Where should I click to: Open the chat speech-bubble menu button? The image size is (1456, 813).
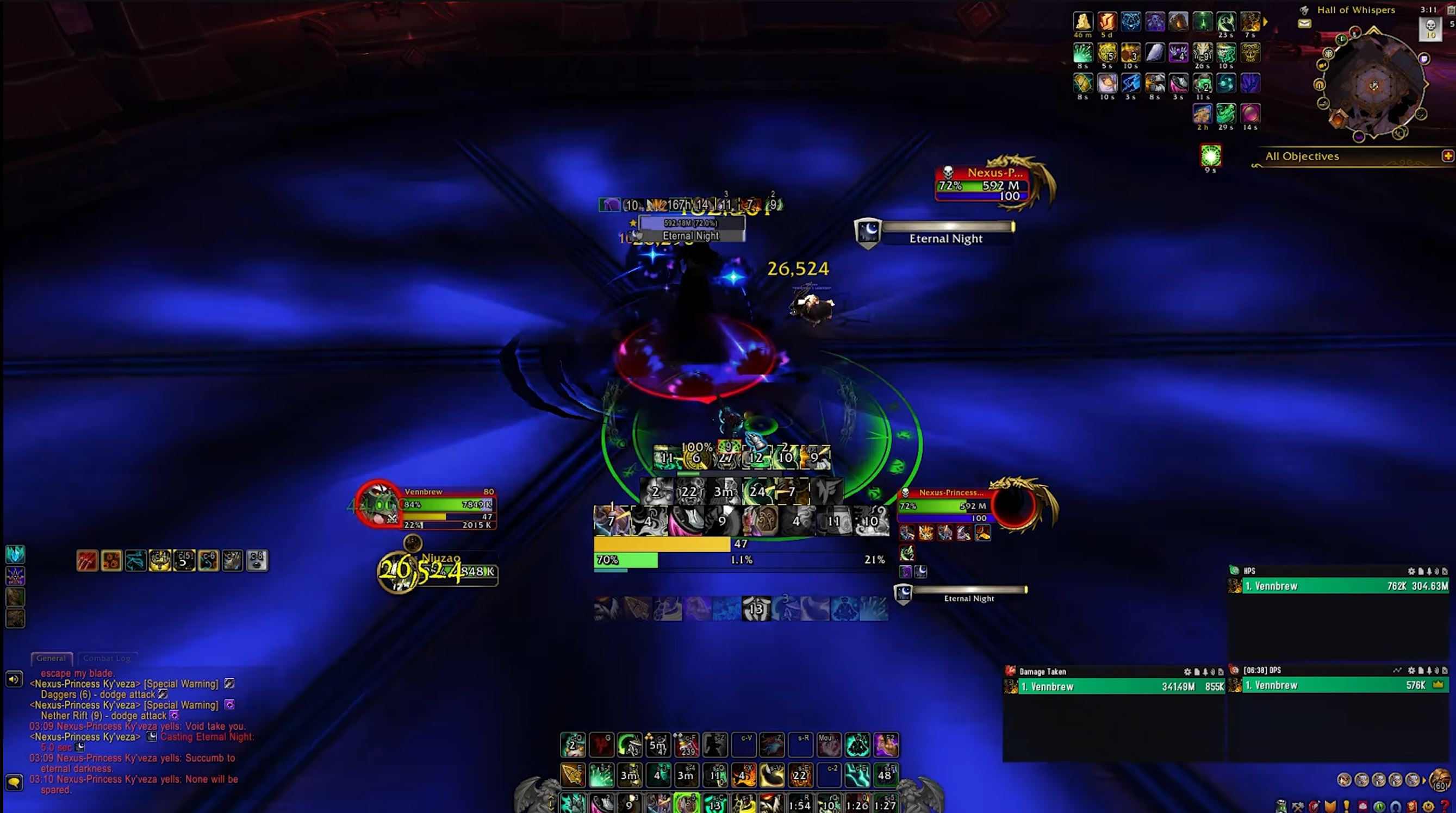(14, 782)
